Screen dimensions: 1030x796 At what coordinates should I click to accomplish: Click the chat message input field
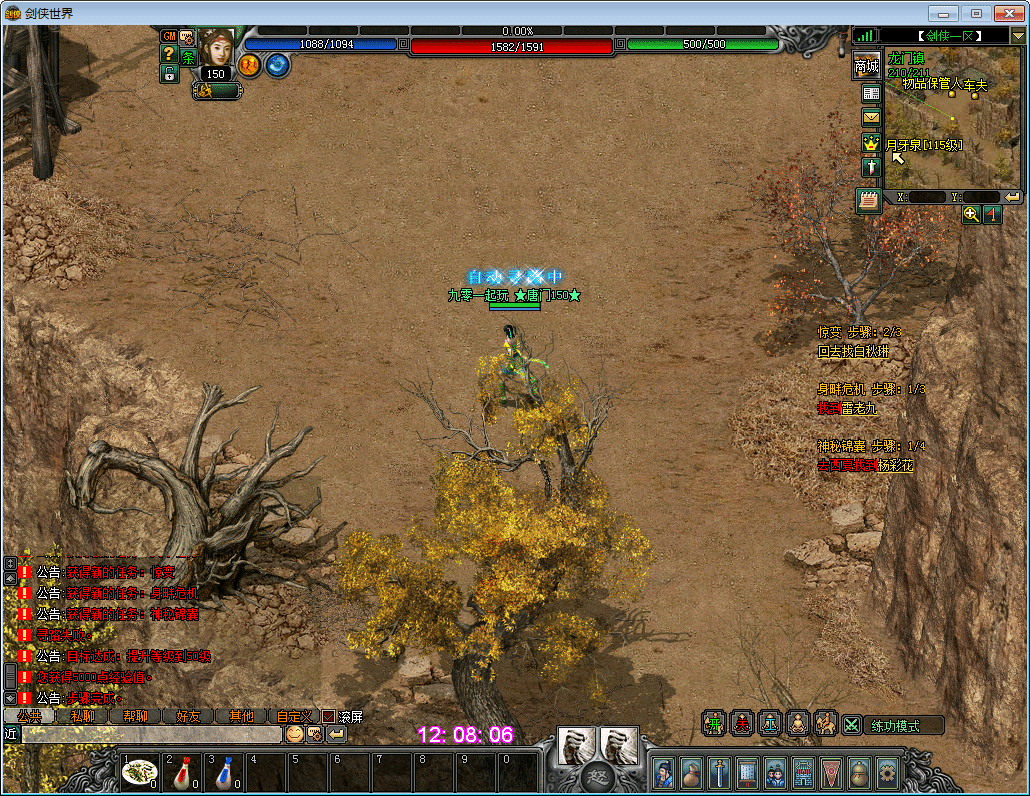tap(150, 734)
